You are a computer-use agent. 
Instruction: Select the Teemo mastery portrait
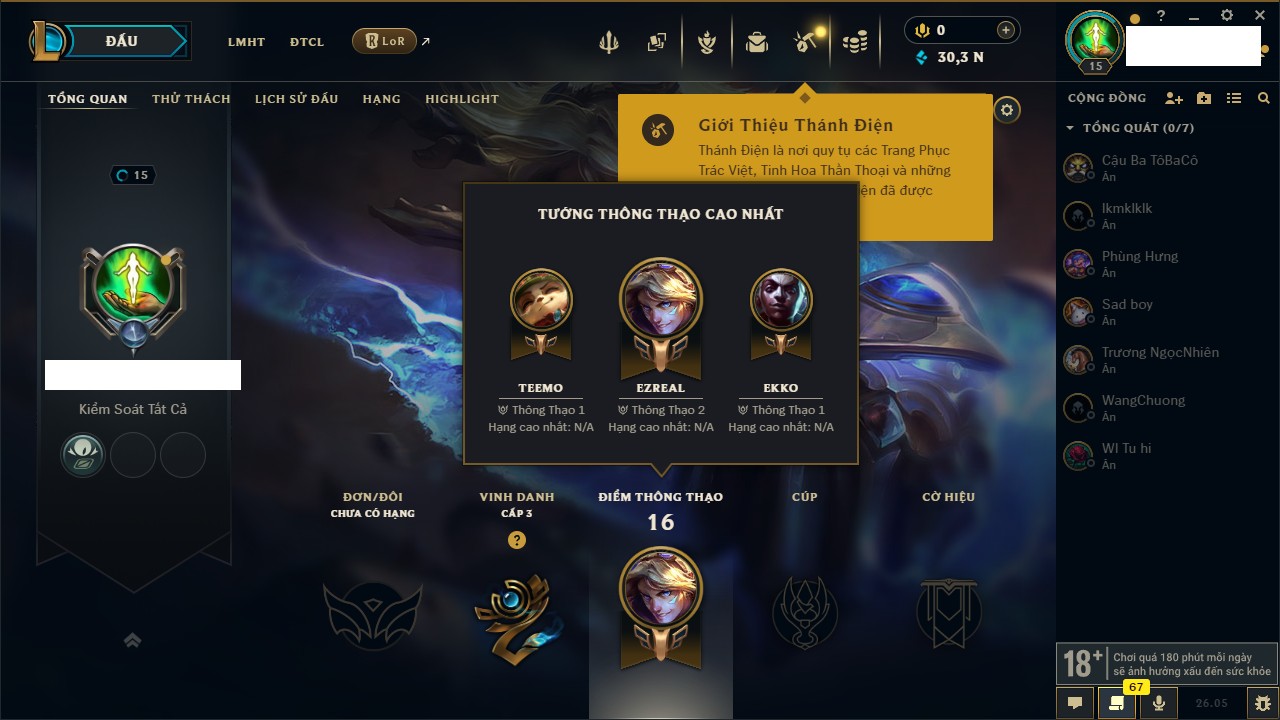(541, 300)
